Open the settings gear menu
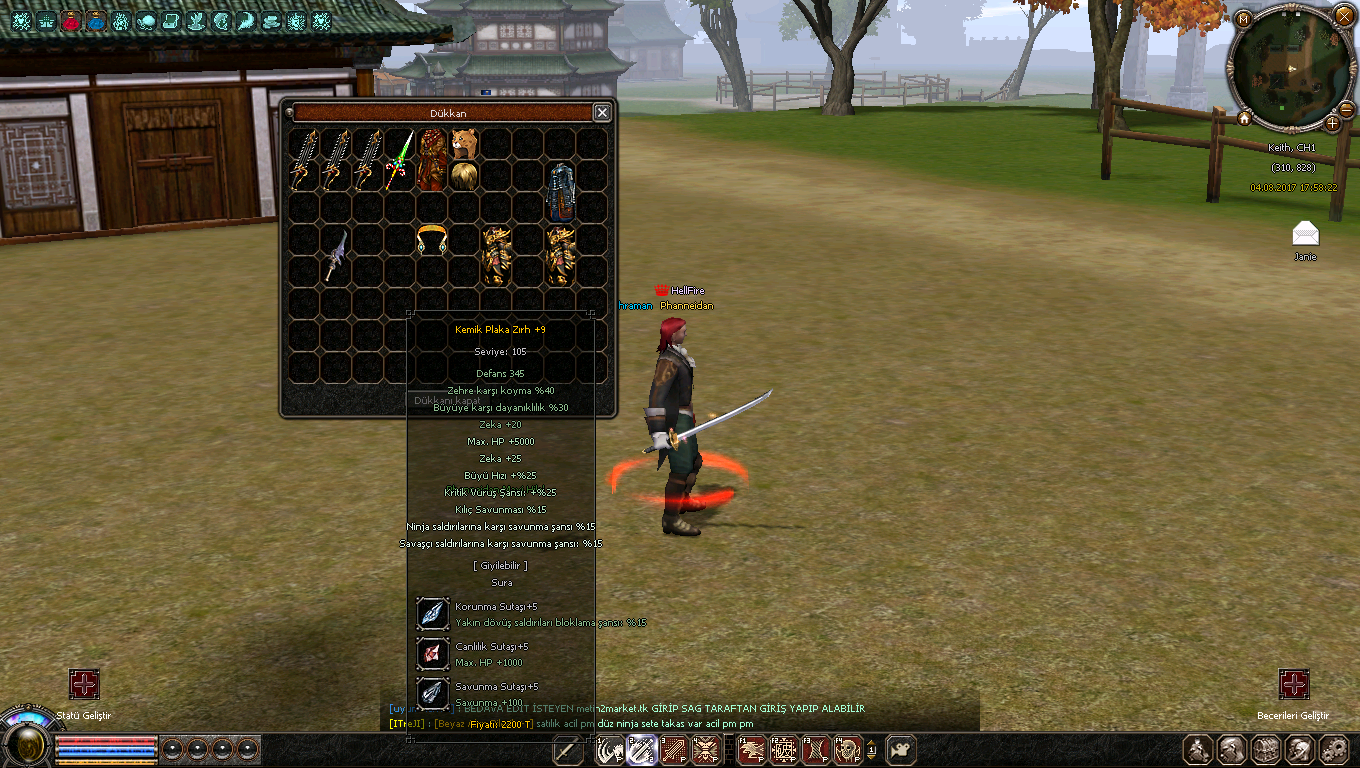 click(1333, 750)
